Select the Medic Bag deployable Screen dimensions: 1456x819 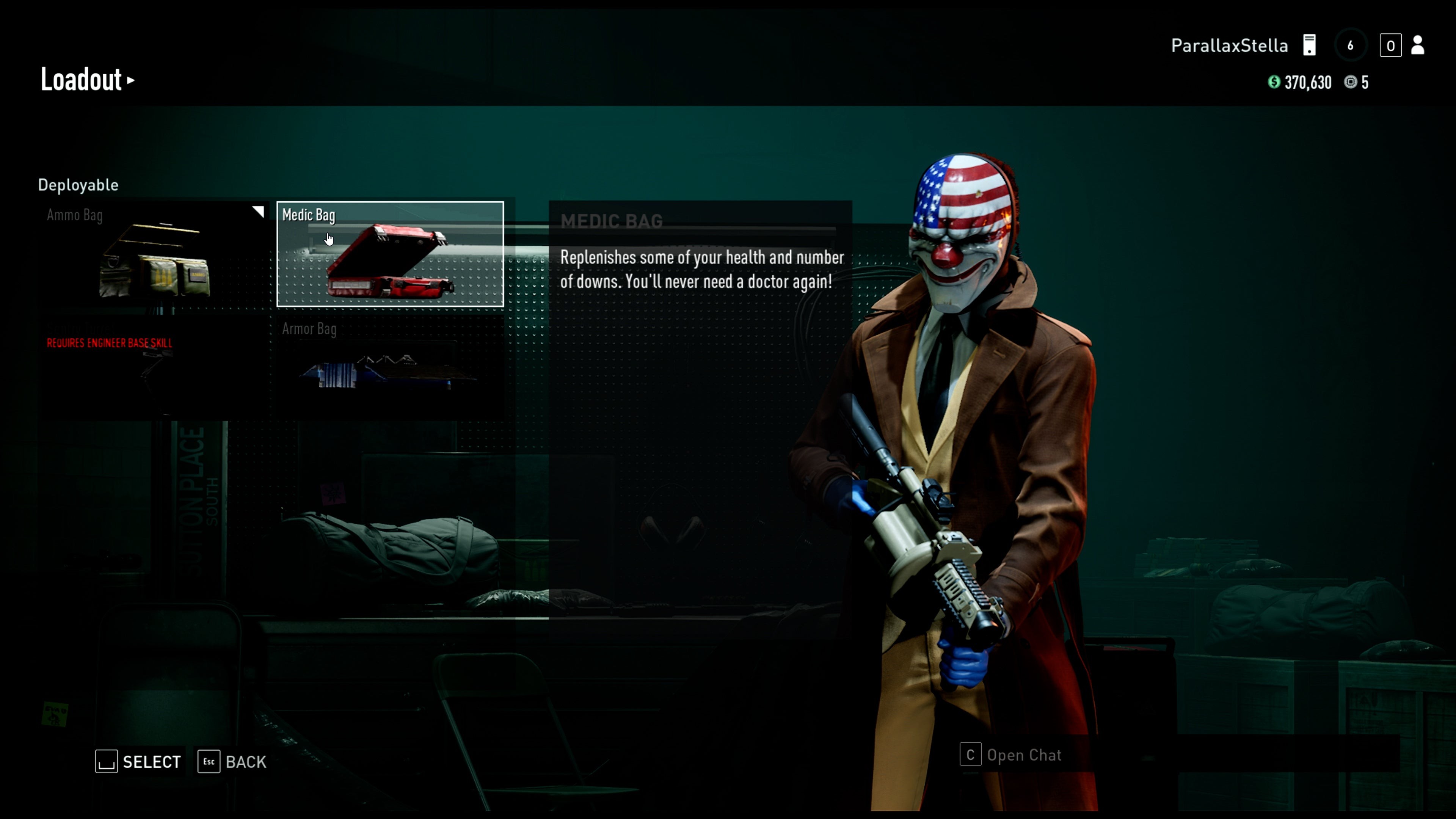pyautogui.click(x=391, y=254)
